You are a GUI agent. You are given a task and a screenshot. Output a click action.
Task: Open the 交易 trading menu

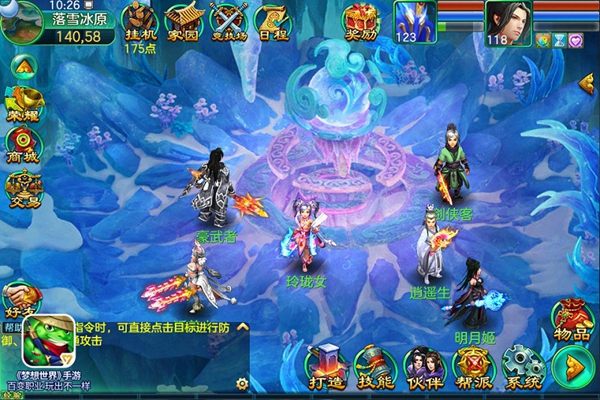21,187
